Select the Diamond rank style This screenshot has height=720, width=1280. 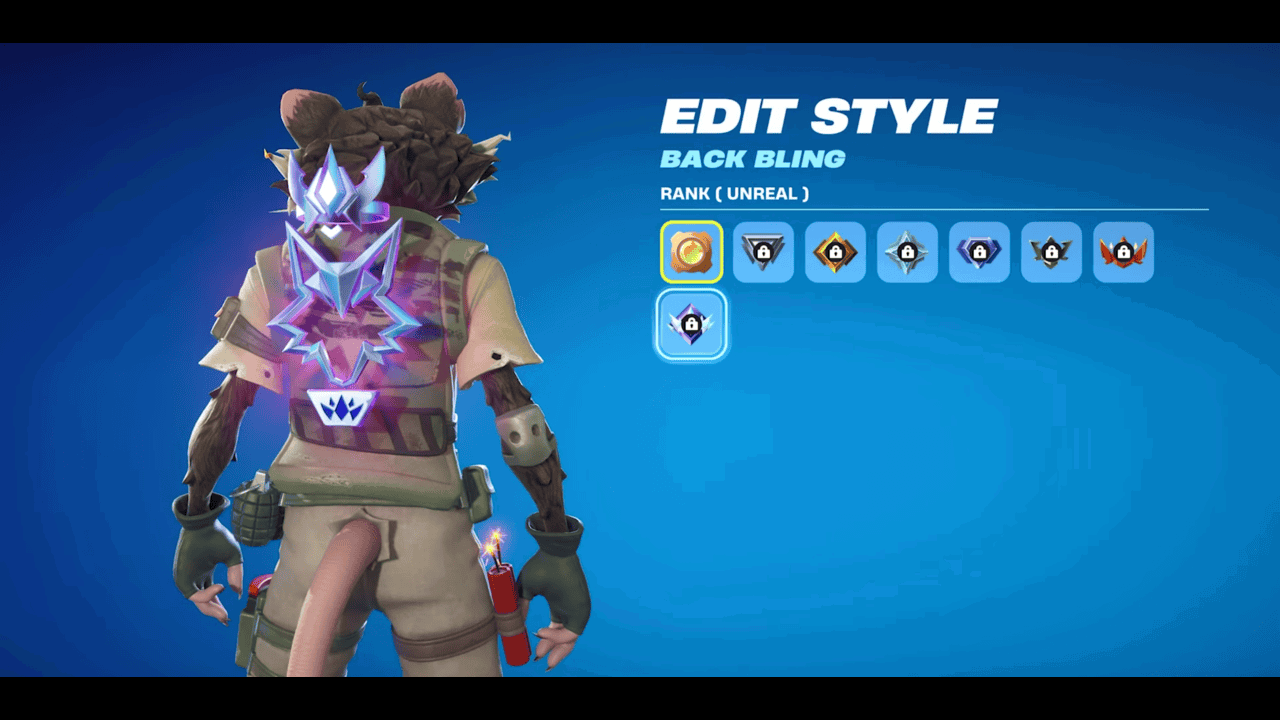tap(979, 252)
